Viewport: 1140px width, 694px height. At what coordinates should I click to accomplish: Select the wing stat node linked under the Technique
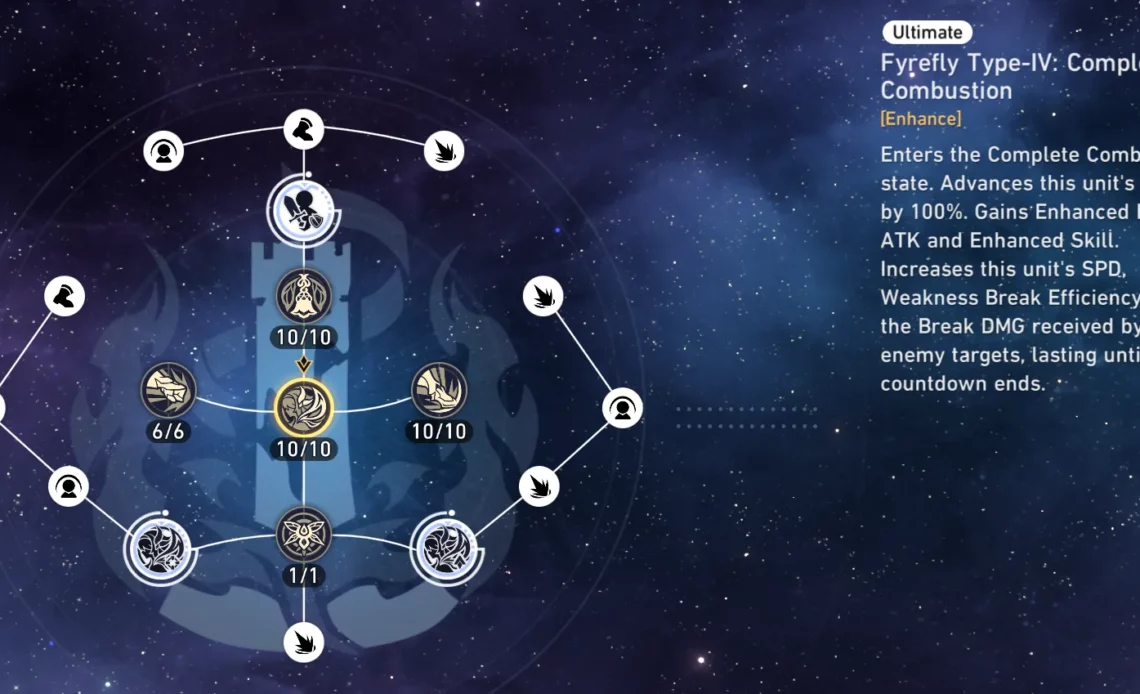point(303,642)
